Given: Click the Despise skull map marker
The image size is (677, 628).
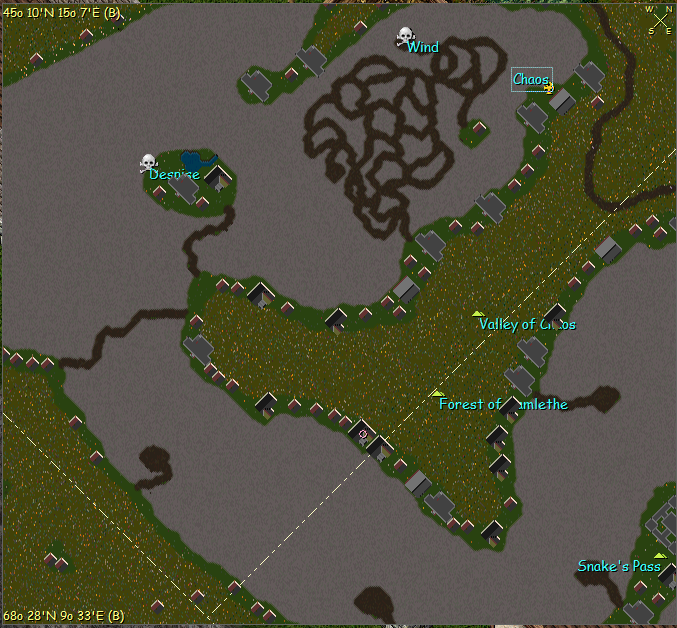Looking at the screenshot, I should click(x=149, y=162).
